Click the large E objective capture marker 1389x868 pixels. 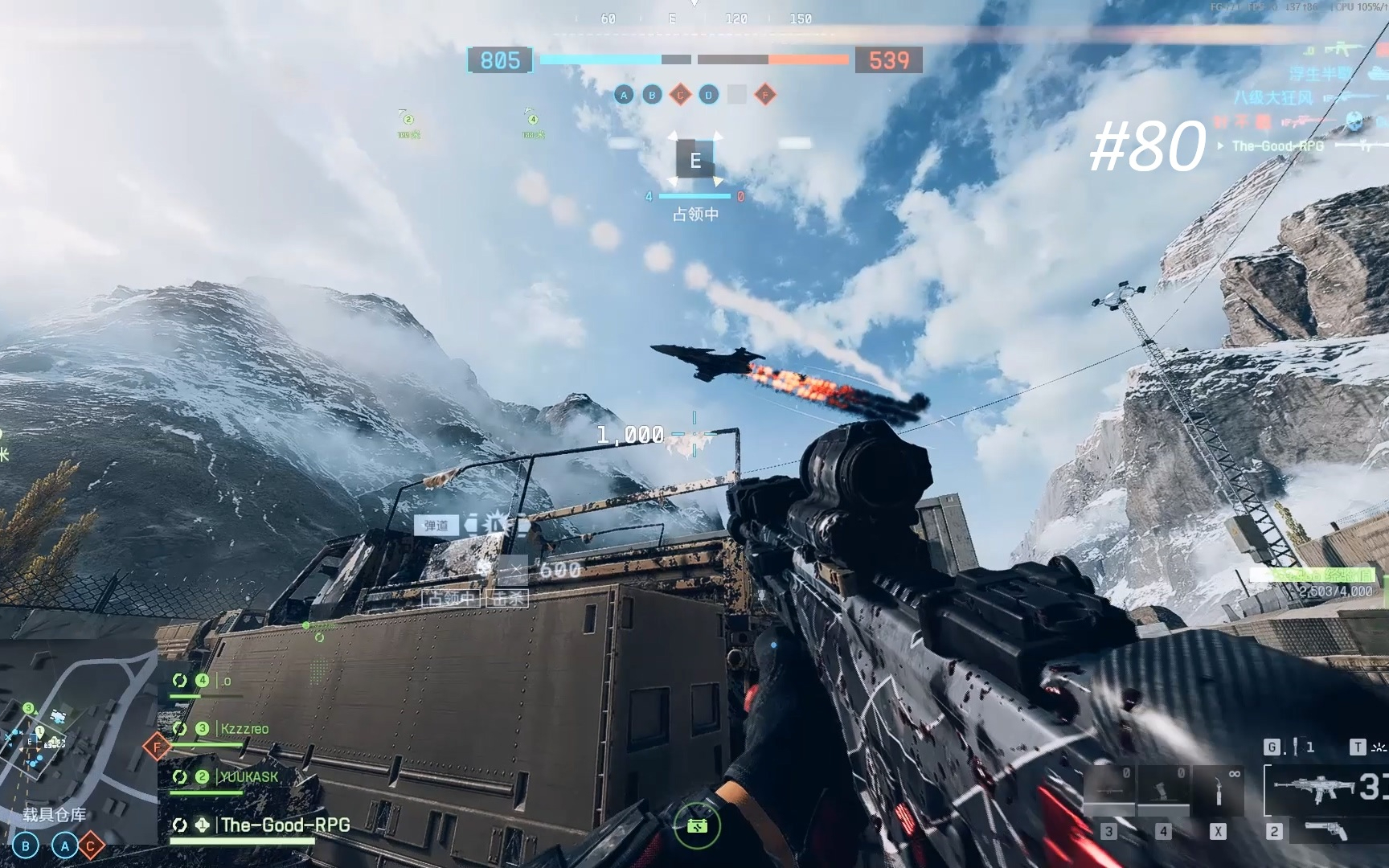coord(695,160)
